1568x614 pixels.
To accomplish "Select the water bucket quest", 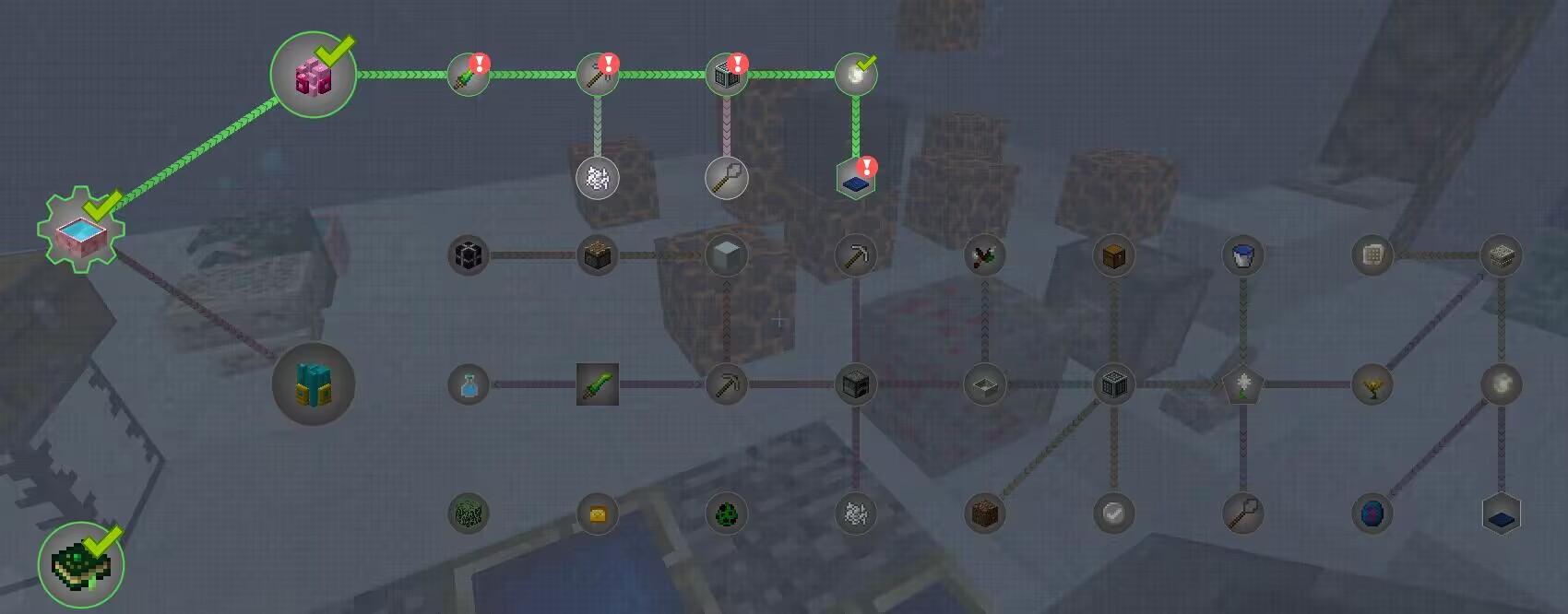I will click(1242, 255).
